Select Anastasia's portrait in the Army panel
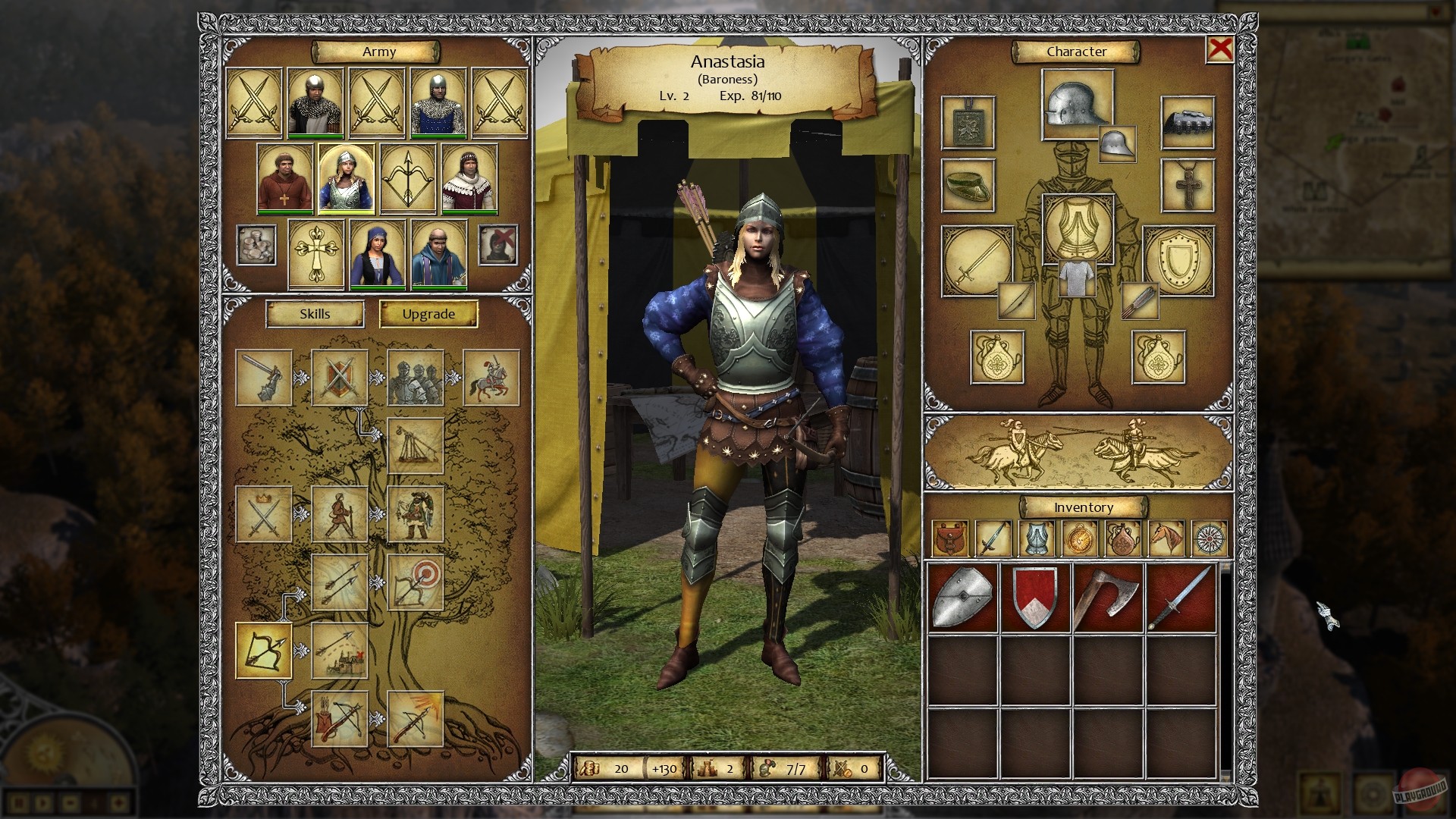Screen dimensions: 1456x819 point(347,180)
